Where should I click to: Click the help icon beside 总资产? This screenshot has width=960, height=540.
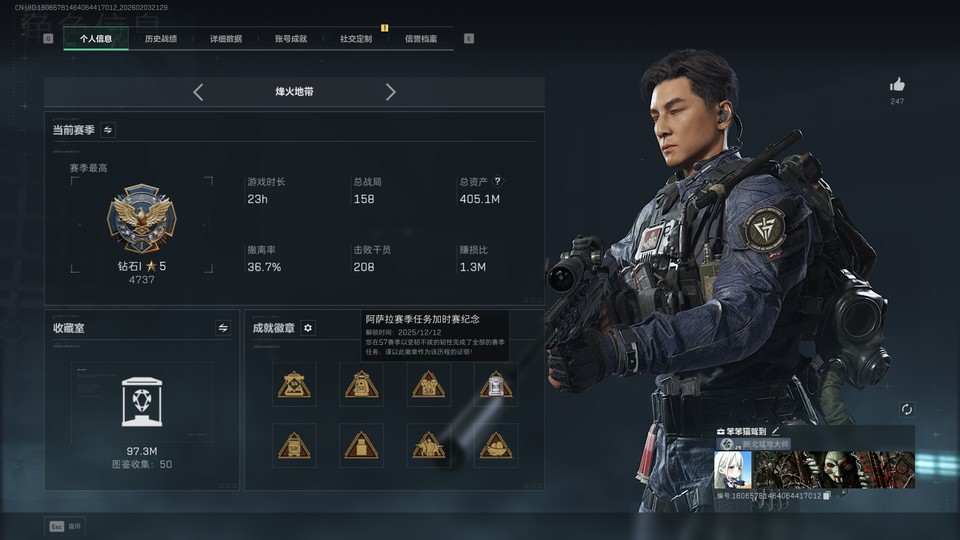(x=498, y=182)
